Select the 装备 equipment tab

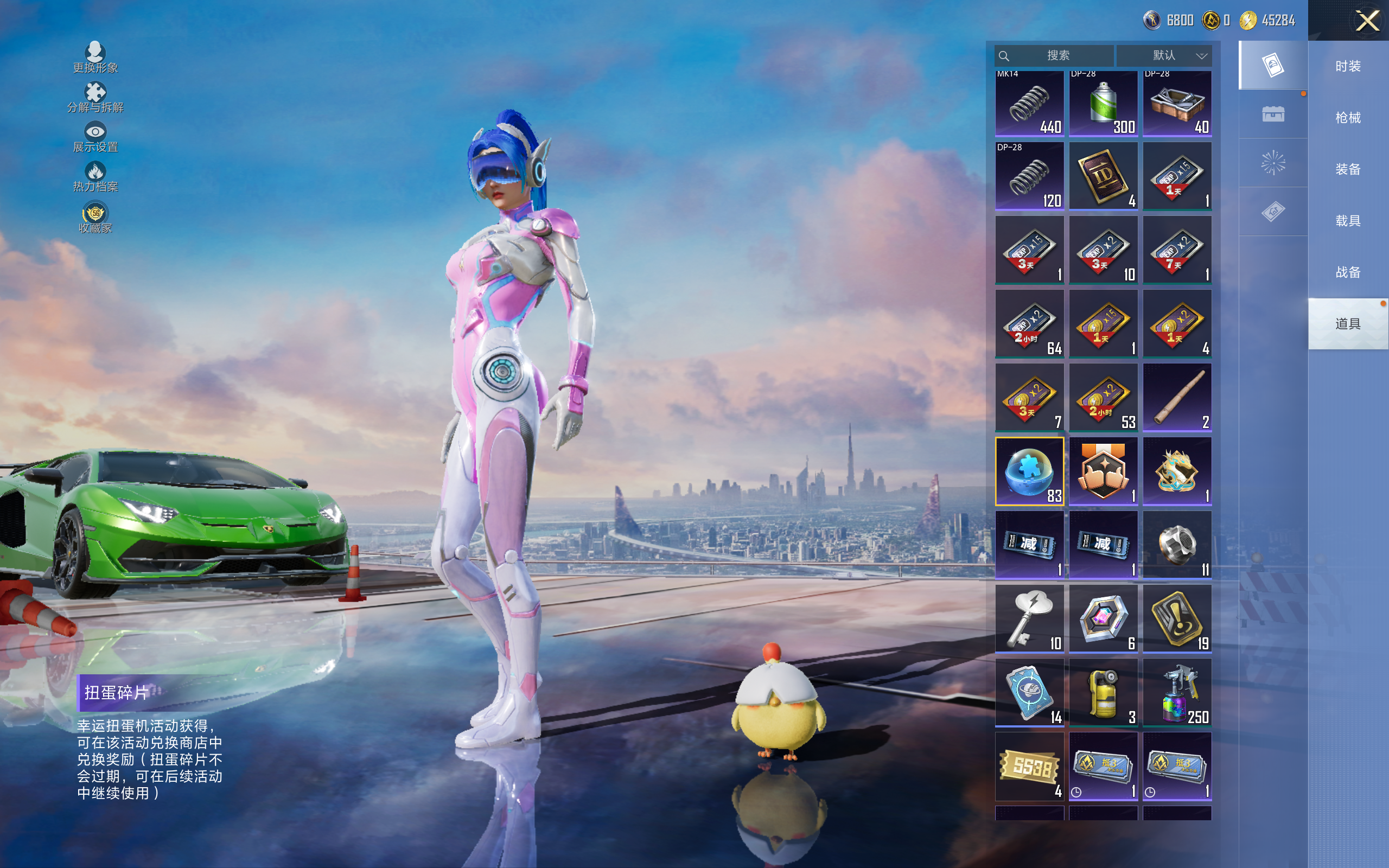pos(1347,169)
